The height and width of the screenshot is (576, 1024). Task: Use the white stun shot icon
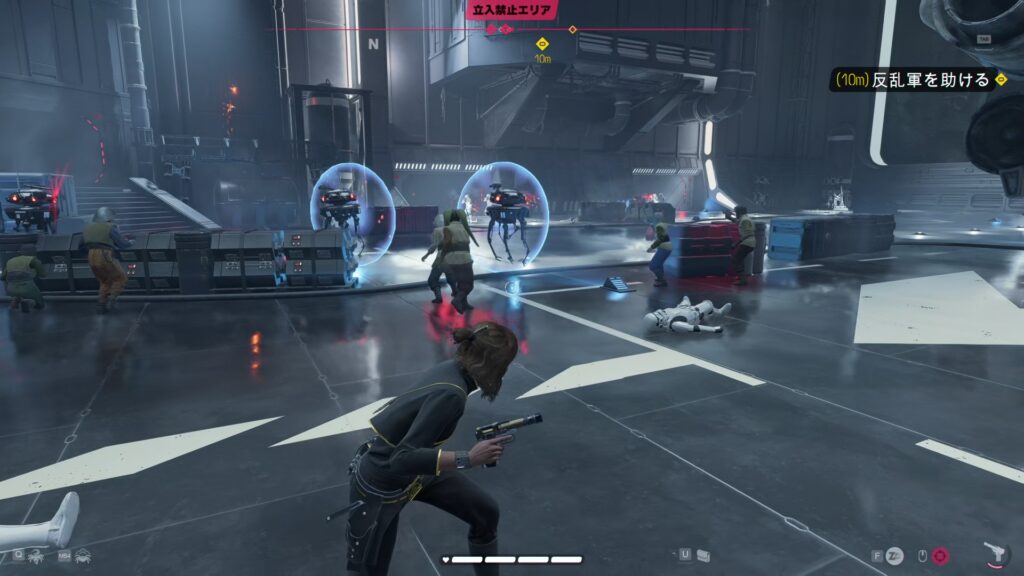click(x=895, y=555)
